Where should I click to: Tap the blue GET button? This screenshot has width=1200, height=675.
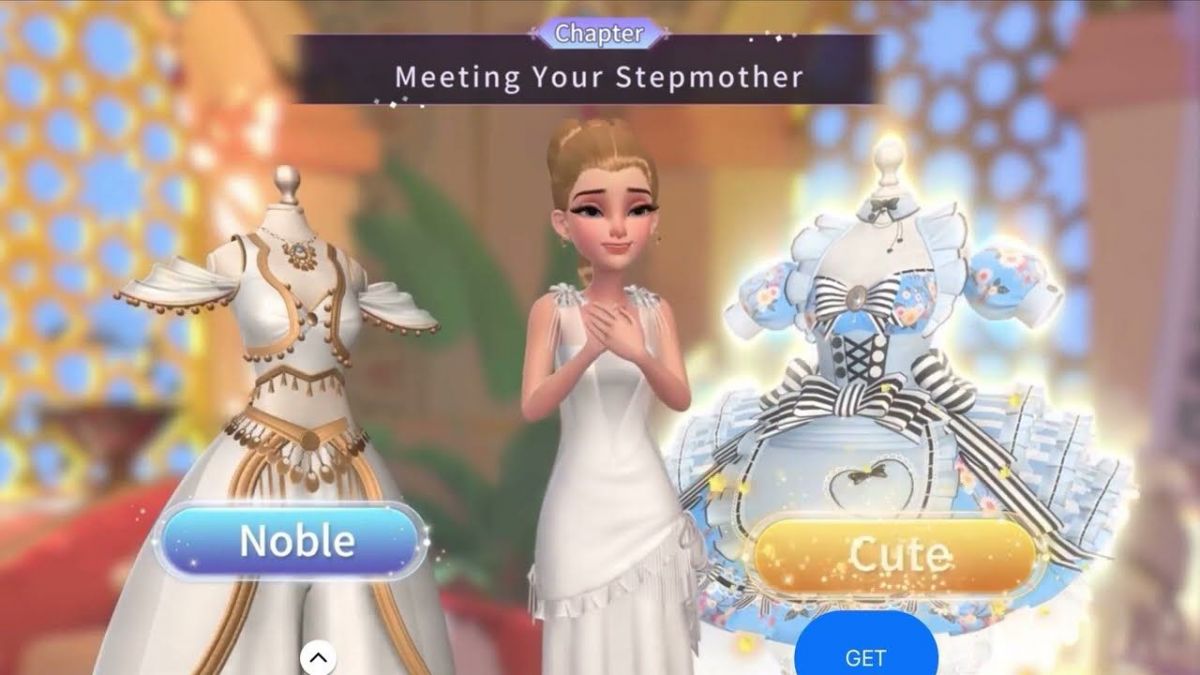(866, 655)
